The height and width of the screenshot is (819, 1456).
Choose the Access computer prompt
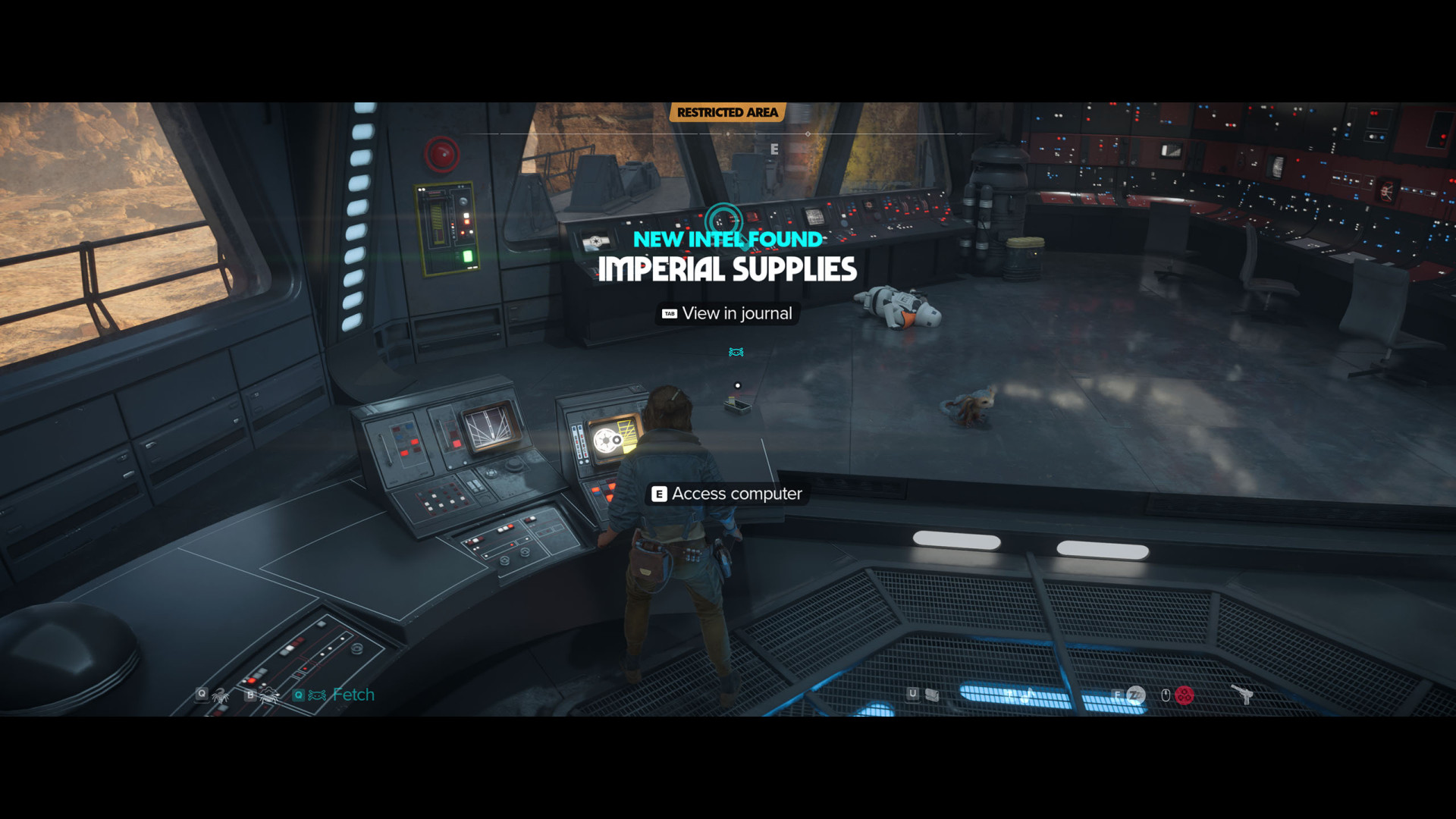click(727, 494)
